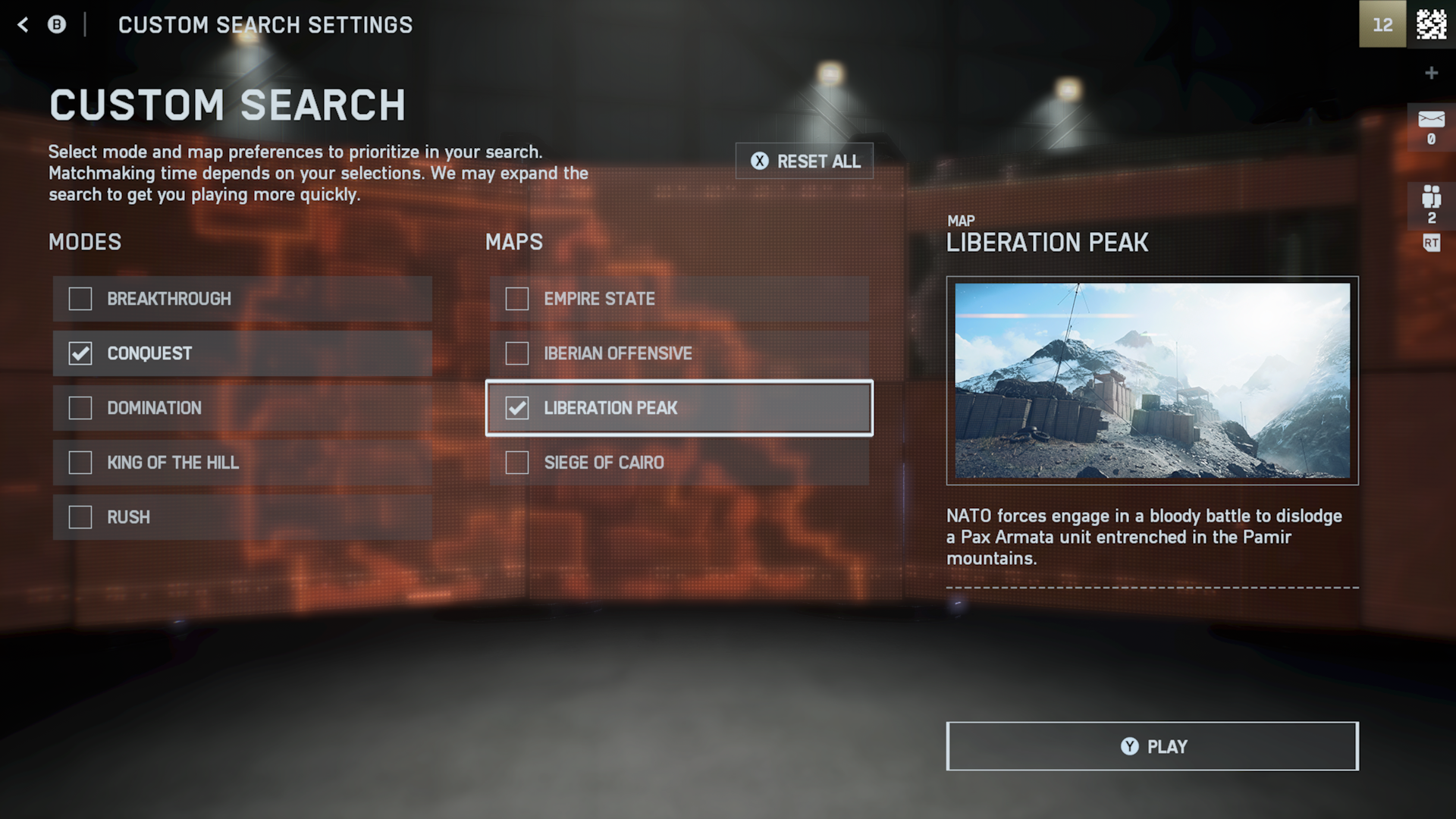Check the Iberian Offensive map
The width and height of the screenshot is (1456, 819).
tap(517, 353)
